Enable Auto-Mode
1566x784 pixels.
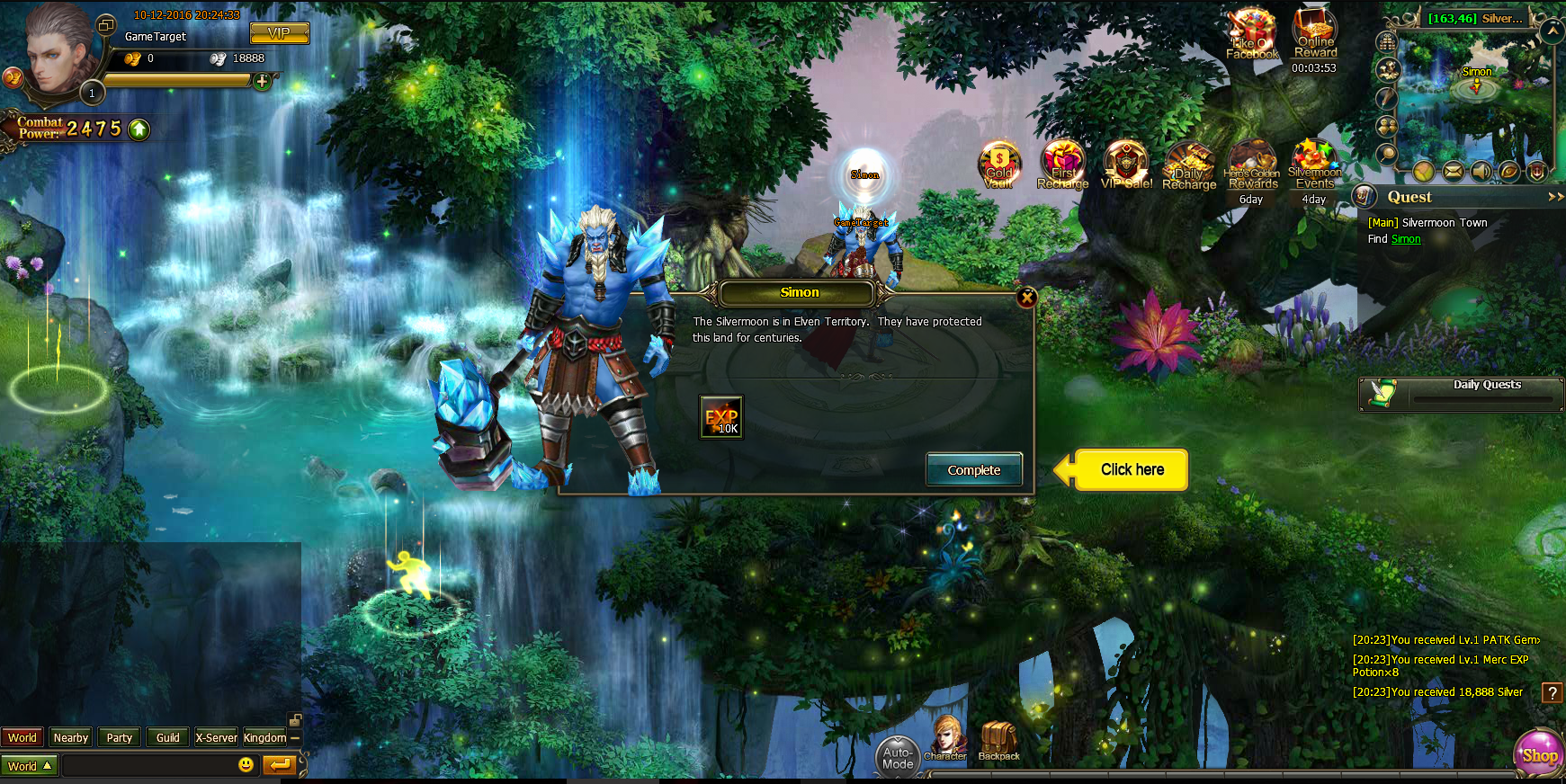point(899,757)
